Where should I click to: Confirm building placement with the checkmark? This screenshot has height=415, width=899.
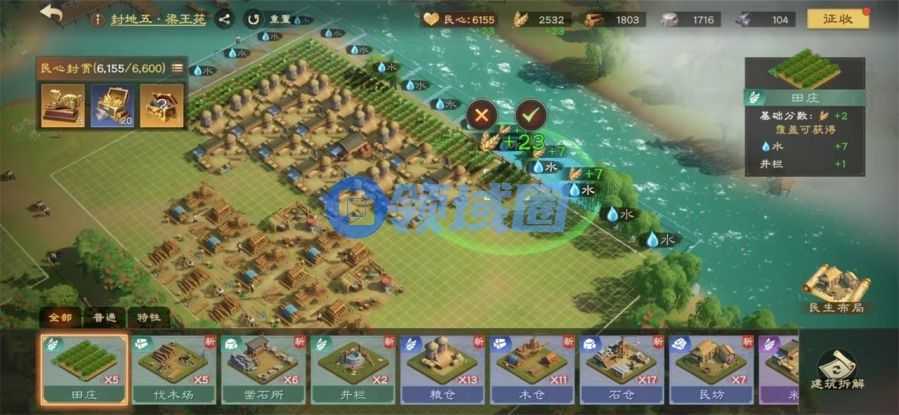tap(531, 113)
